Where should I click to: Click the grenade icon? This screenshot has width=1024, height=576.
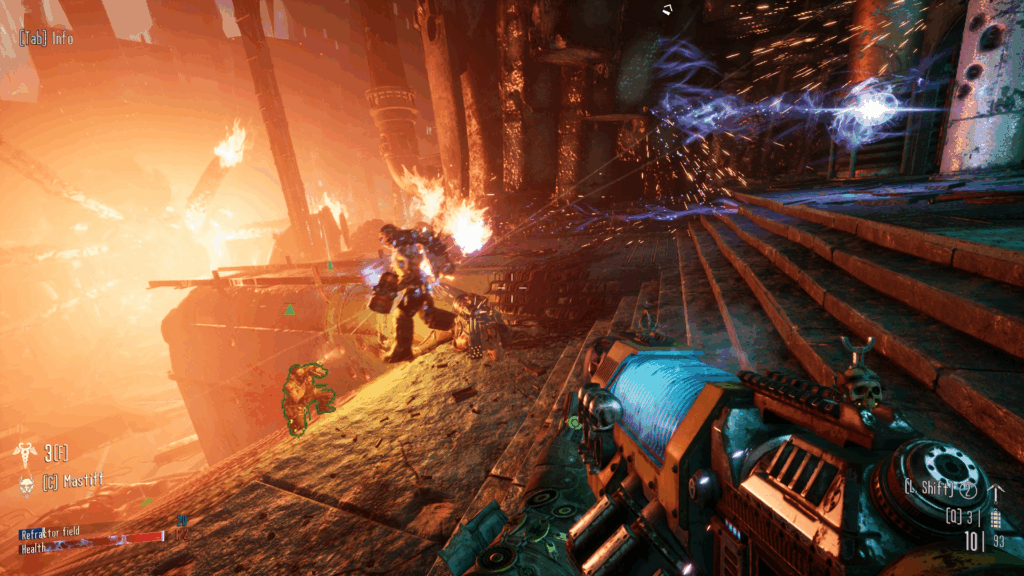[994, 517]
